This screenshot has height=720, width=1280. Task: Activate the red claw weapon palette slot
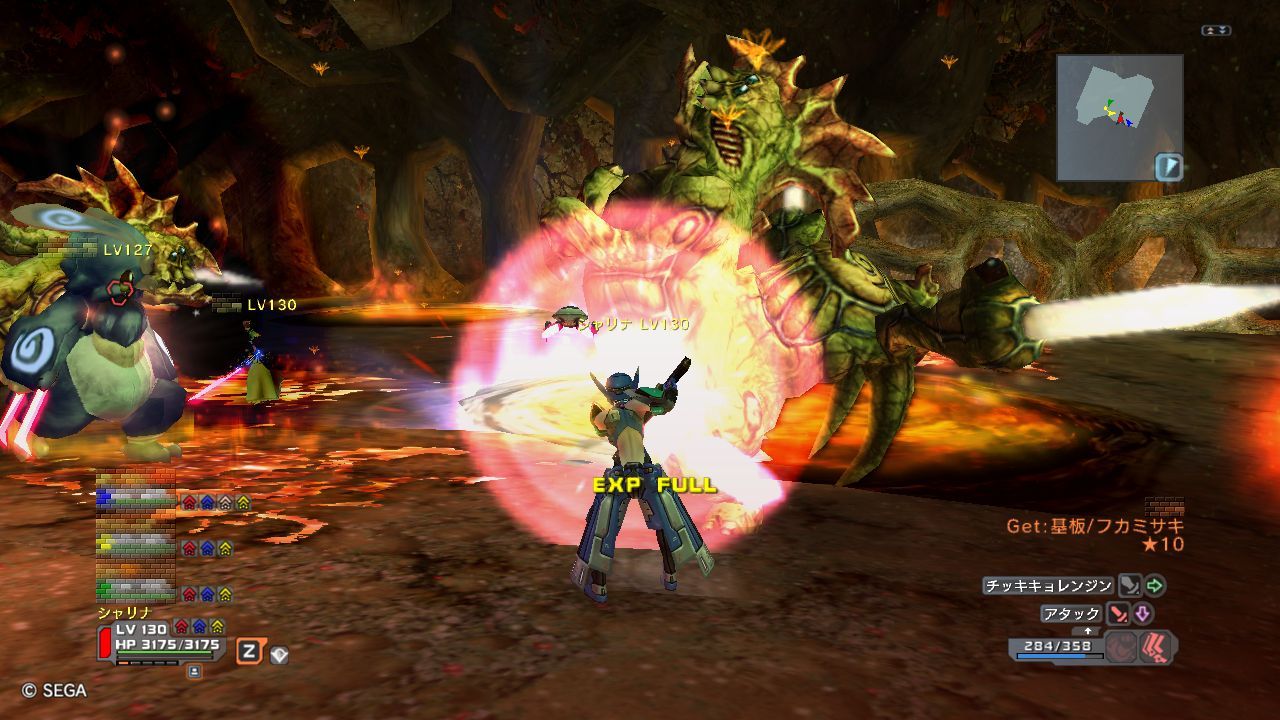click(x=1158, y=647)
